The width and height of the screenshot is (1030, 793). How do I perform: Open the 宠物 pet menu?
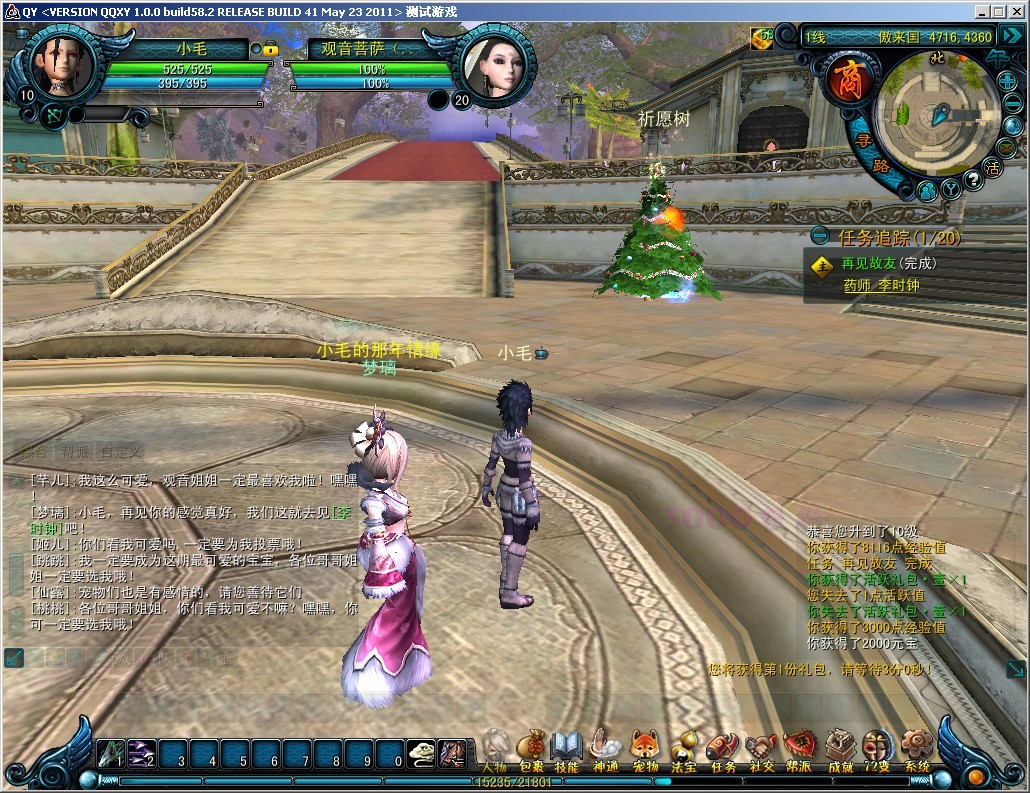644,749
